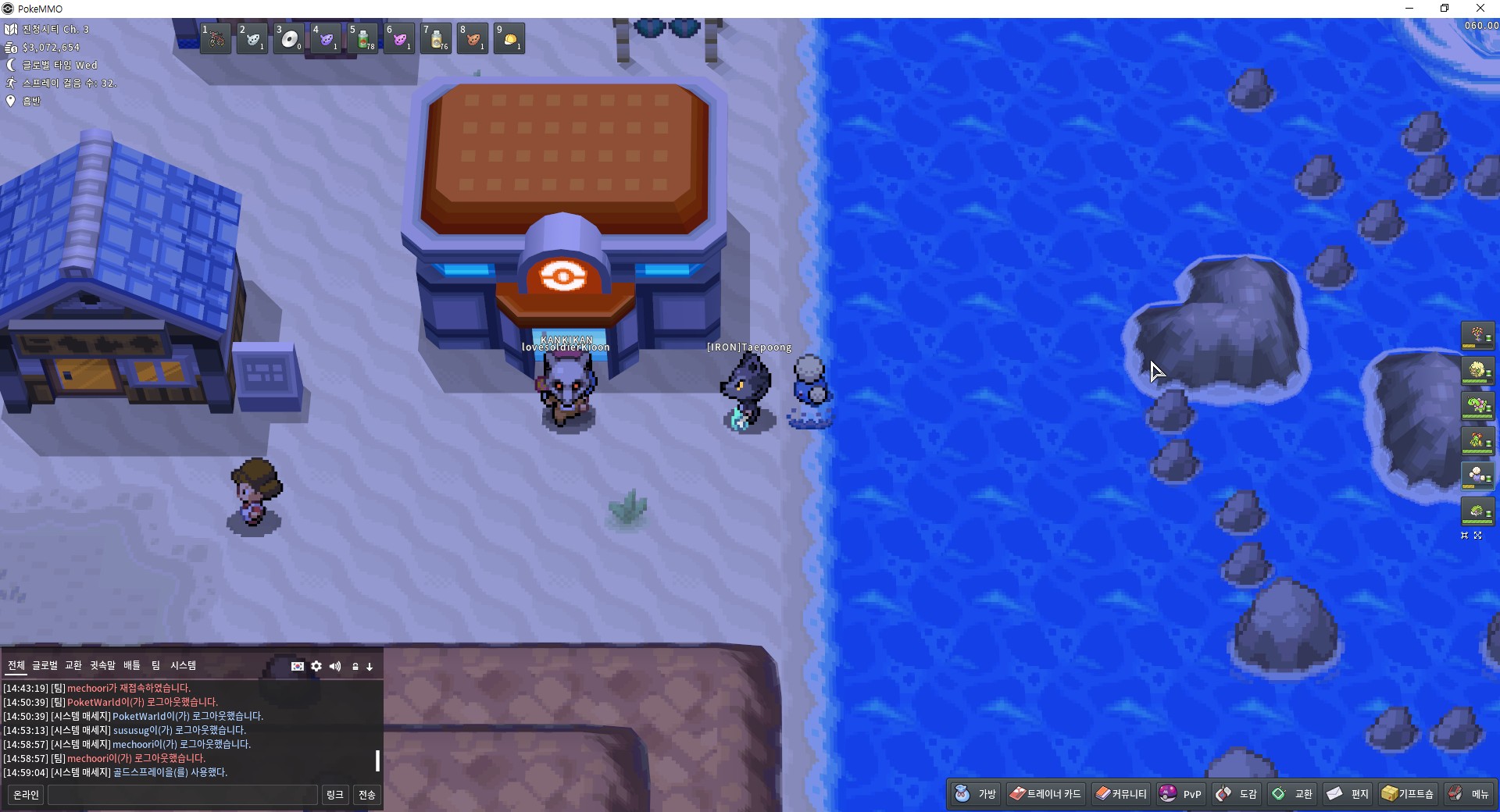Minimize the PokeMMO window

pyautogui.click(x=1409, y=9)
